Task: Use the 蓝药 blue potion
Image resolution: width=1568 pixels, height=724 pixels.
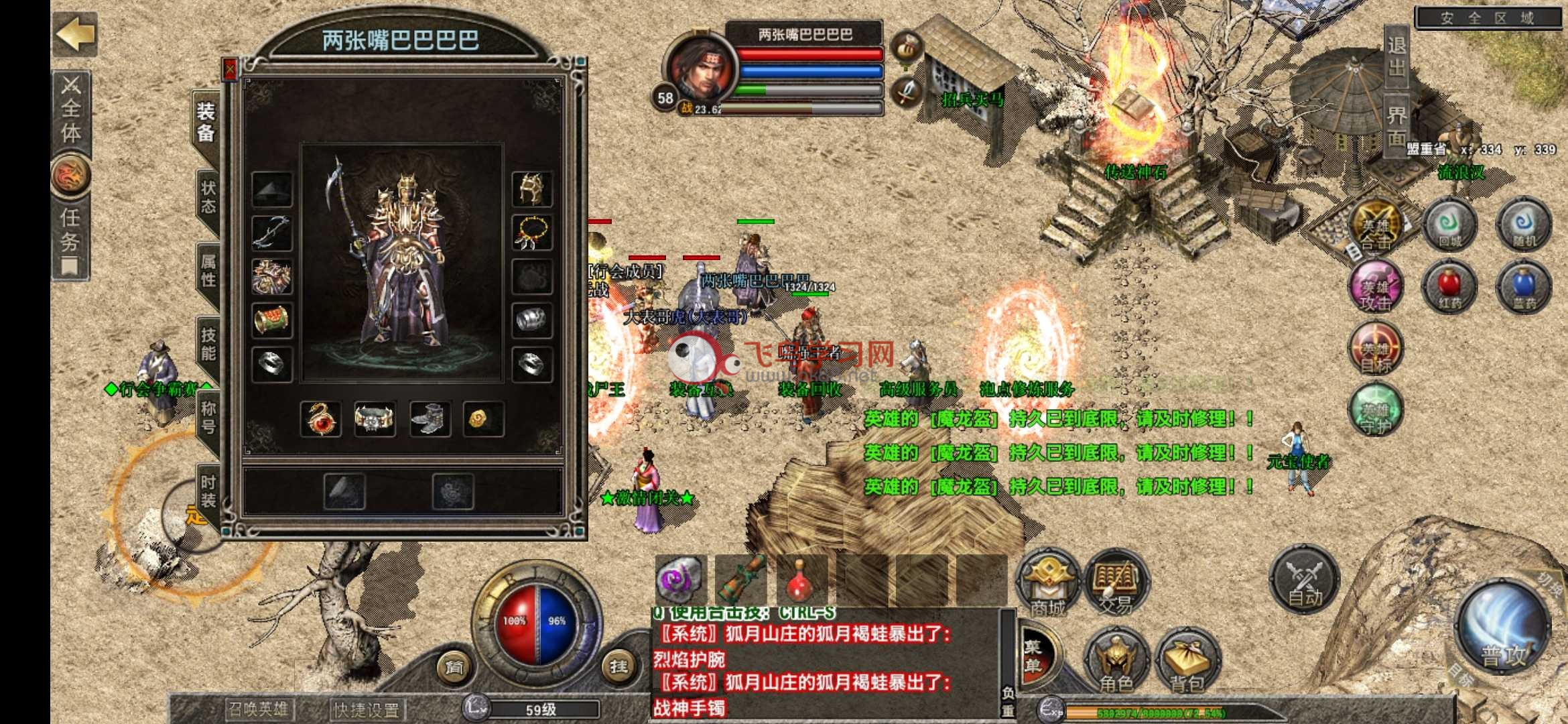Action: pyautogui.click(x=1523, y=287)
